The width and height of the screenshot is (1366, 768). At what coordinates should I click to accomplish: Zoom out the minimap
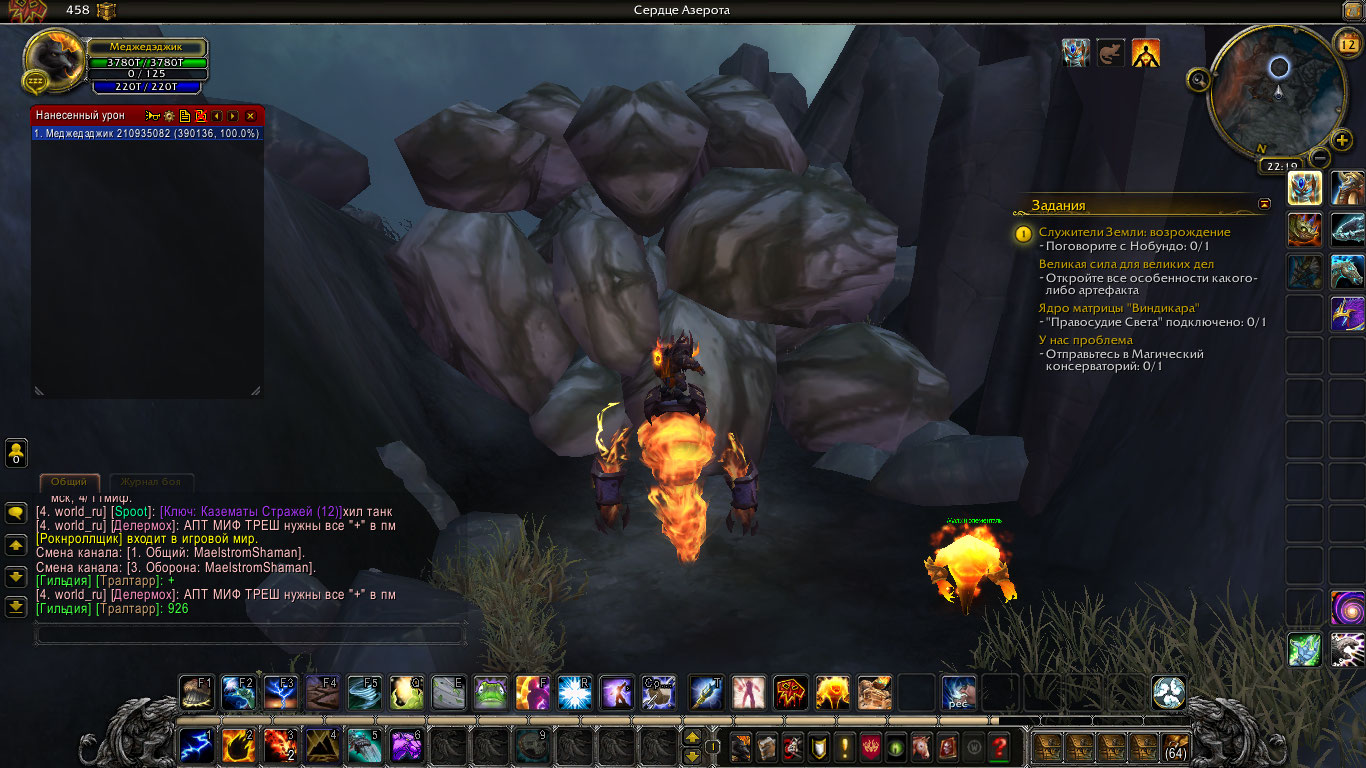[1320, 157]
